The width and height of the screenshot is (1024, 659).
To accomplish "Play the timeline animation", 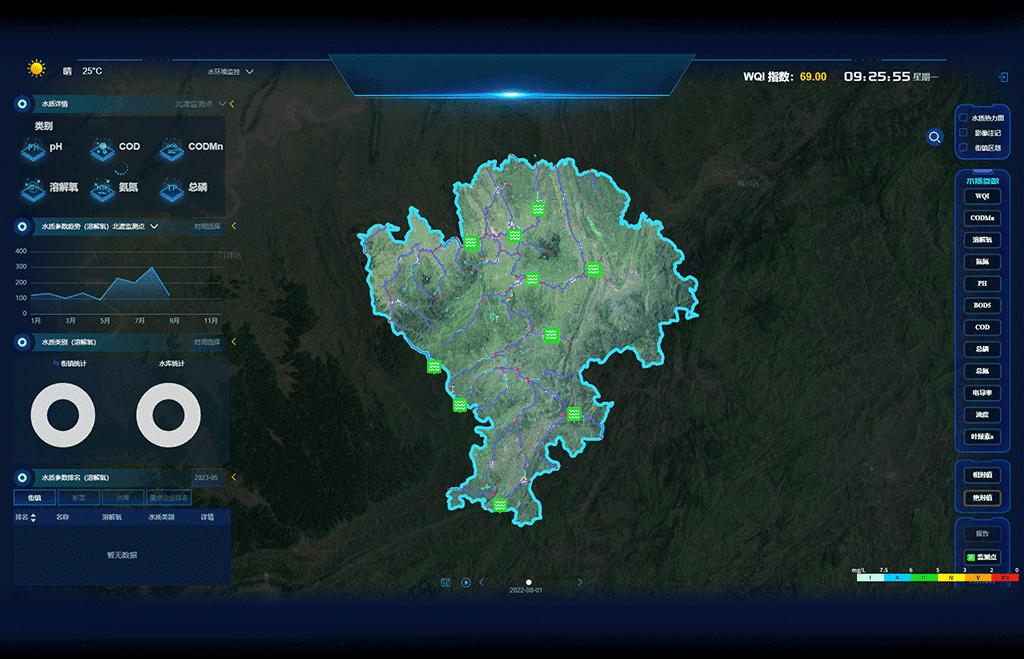I will [466, 582].
